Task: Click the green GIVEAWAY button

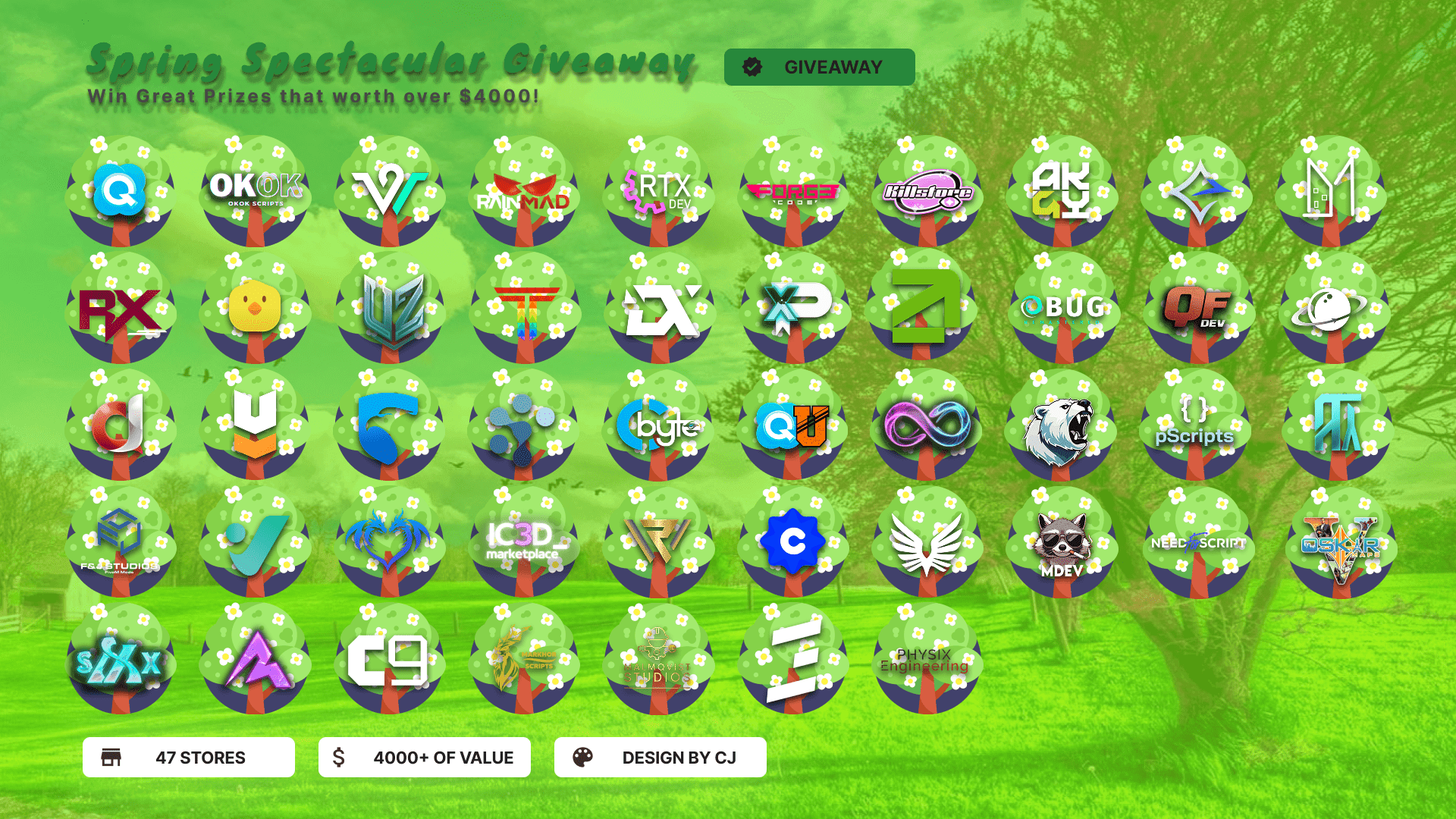Action: 819,67
